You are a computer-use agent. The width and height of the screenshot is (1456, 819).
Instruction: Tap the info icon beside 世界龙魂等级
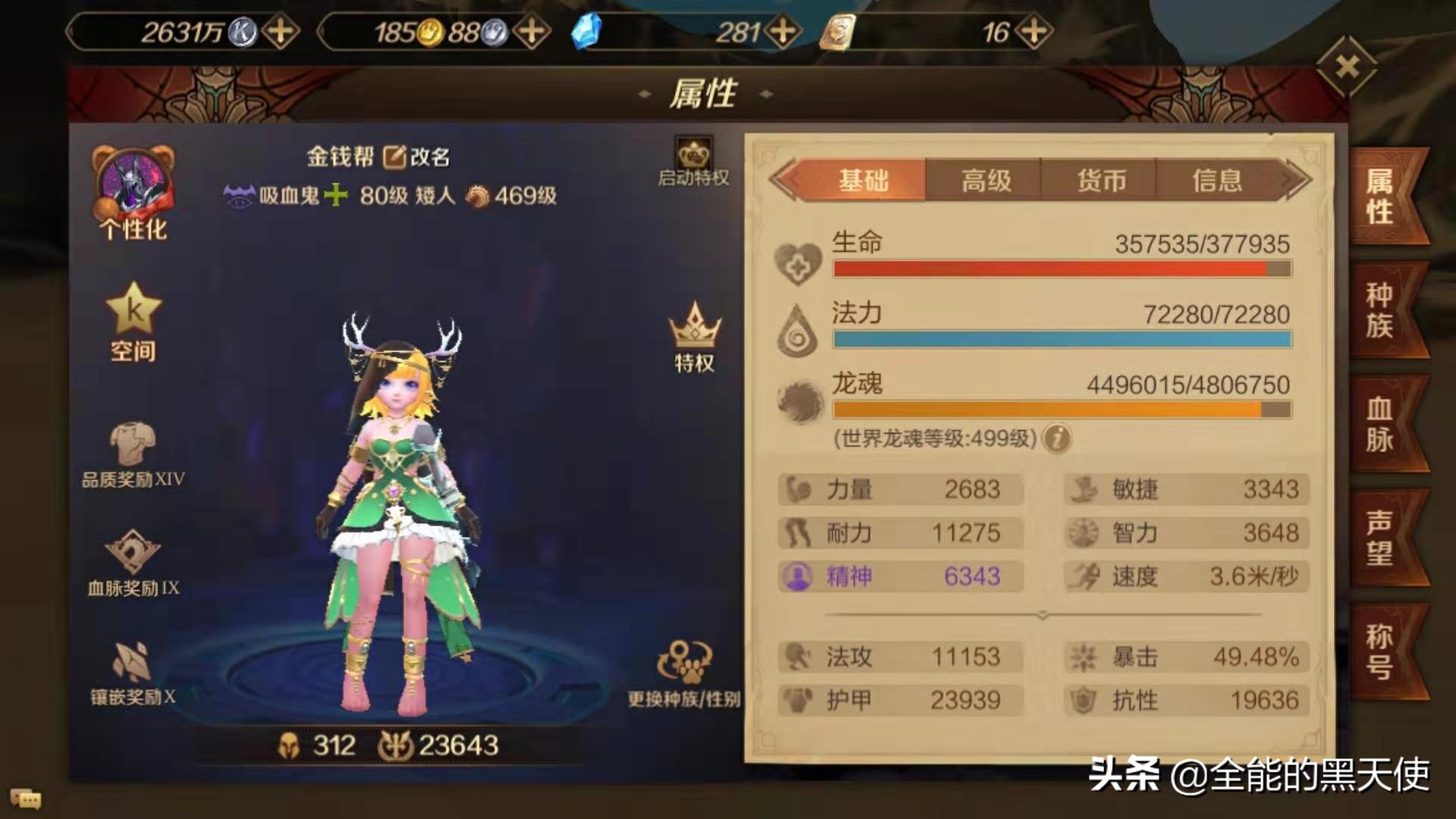point(1056,439)
